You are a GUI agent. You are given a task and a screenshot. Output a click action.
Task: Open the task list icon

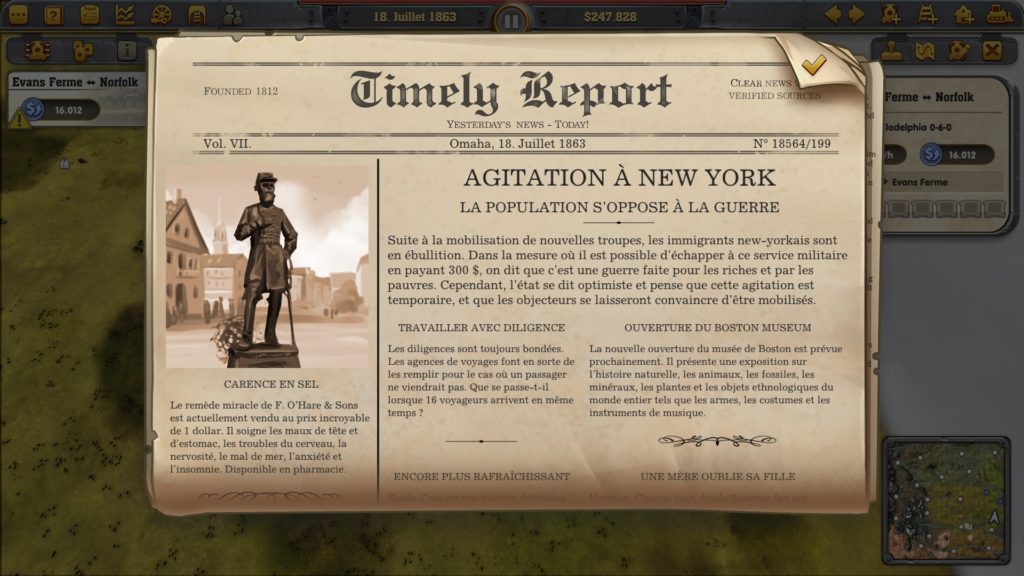tap(90, 15)
